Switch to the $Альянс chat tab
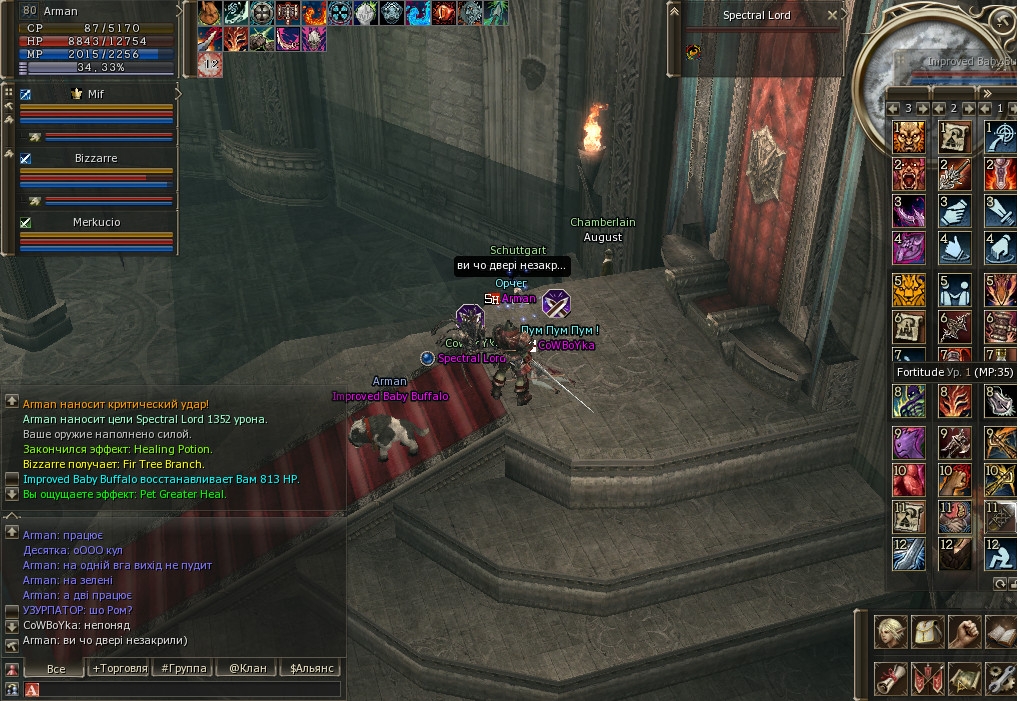Viewport: 1020px width, 701px height. 311,668
